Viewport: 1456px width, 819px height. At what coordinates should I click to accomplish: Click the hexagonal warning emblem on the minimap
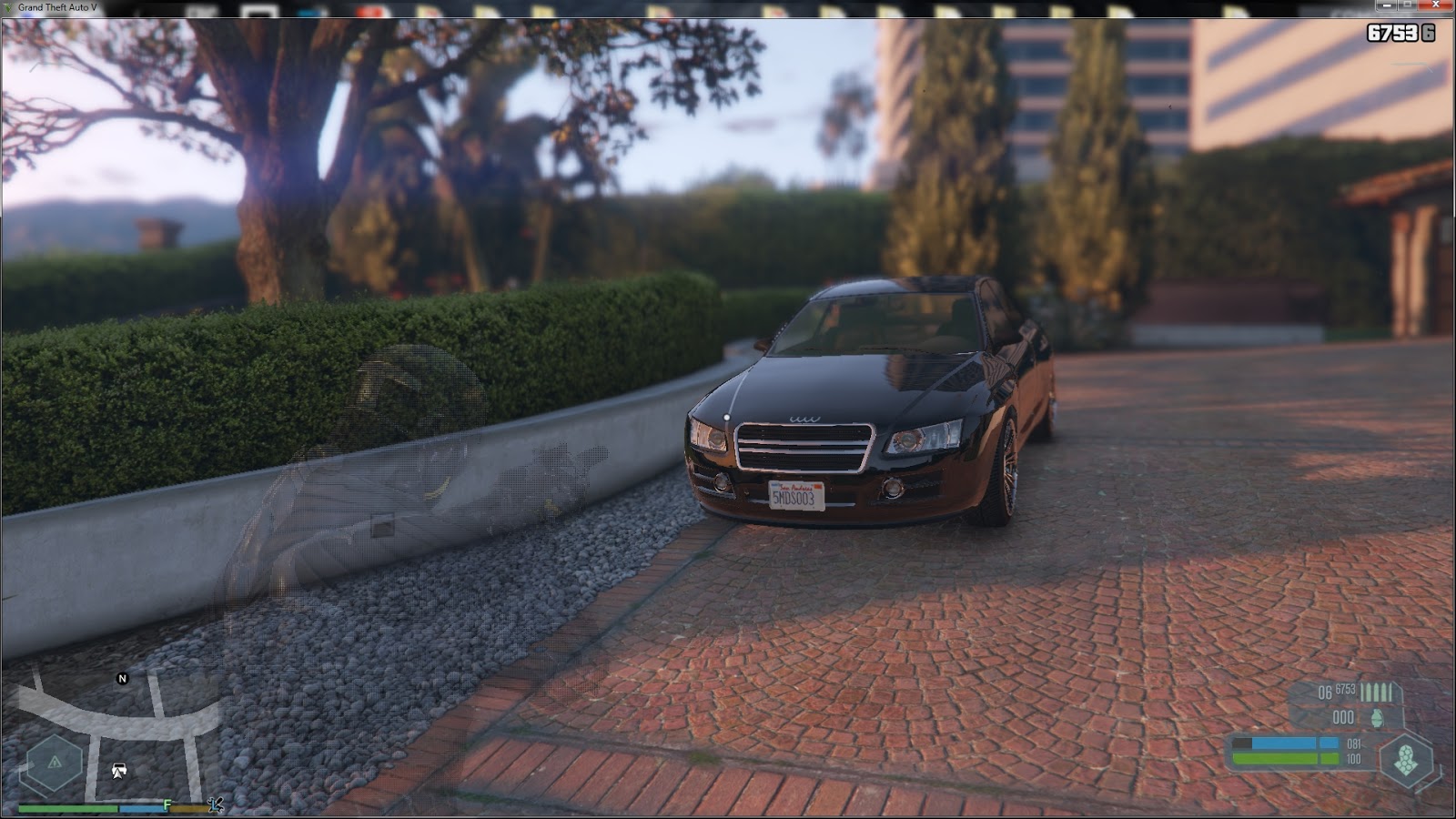coord(54,760)
